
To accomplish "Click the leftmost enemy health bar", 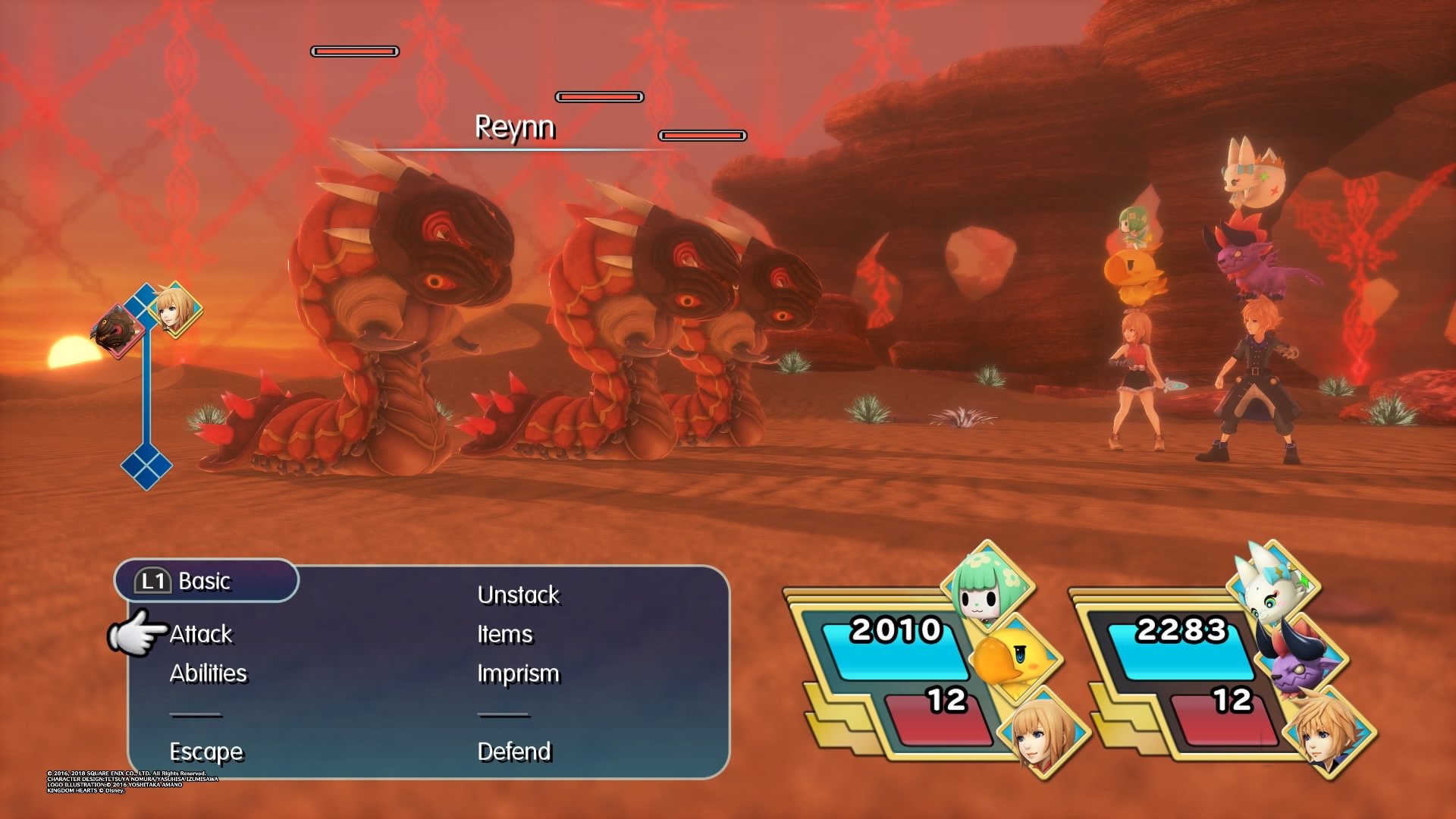I will (354, 52).
